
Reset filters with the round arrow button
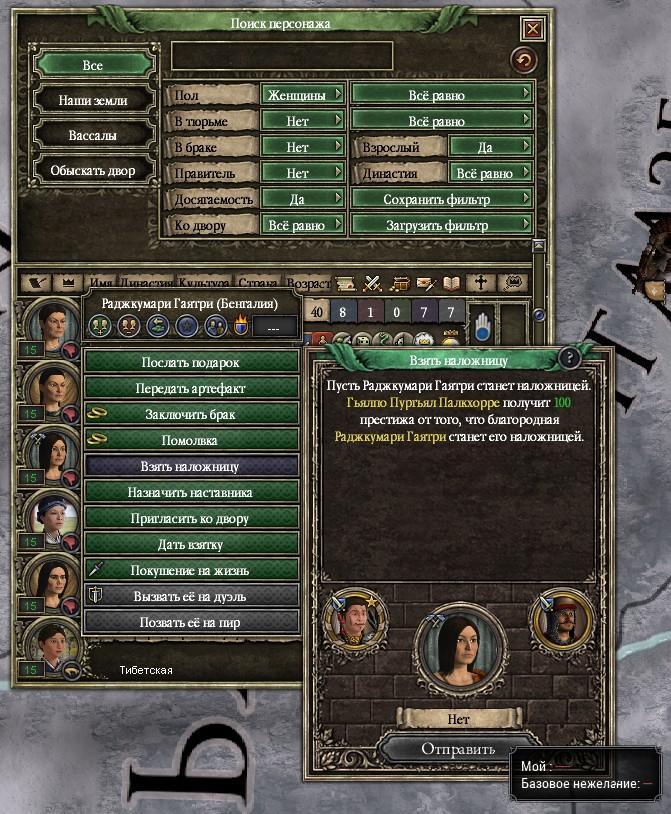pos(523,61)
